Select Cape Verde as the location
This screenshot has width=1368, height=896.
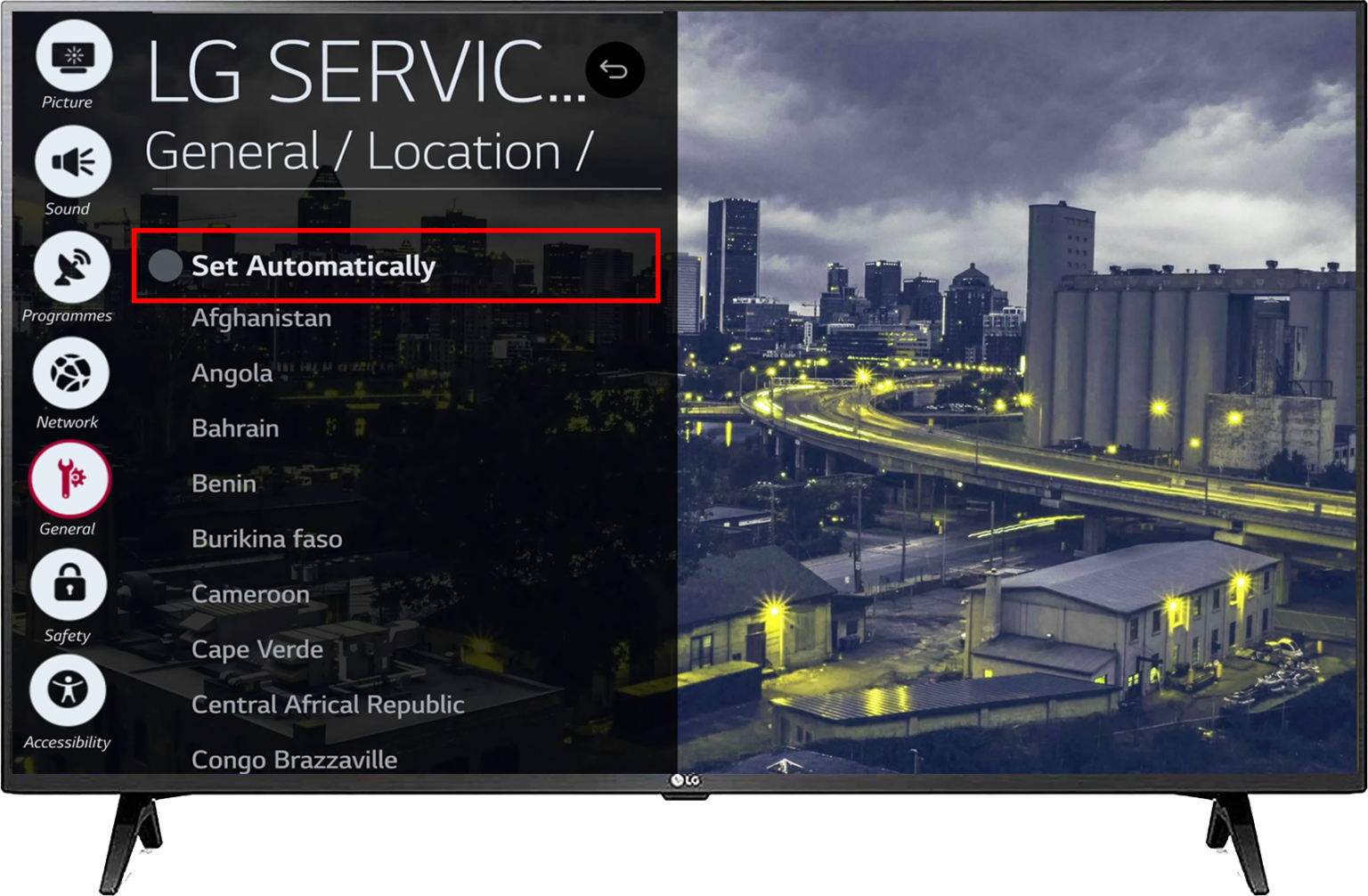coord(256,649)
